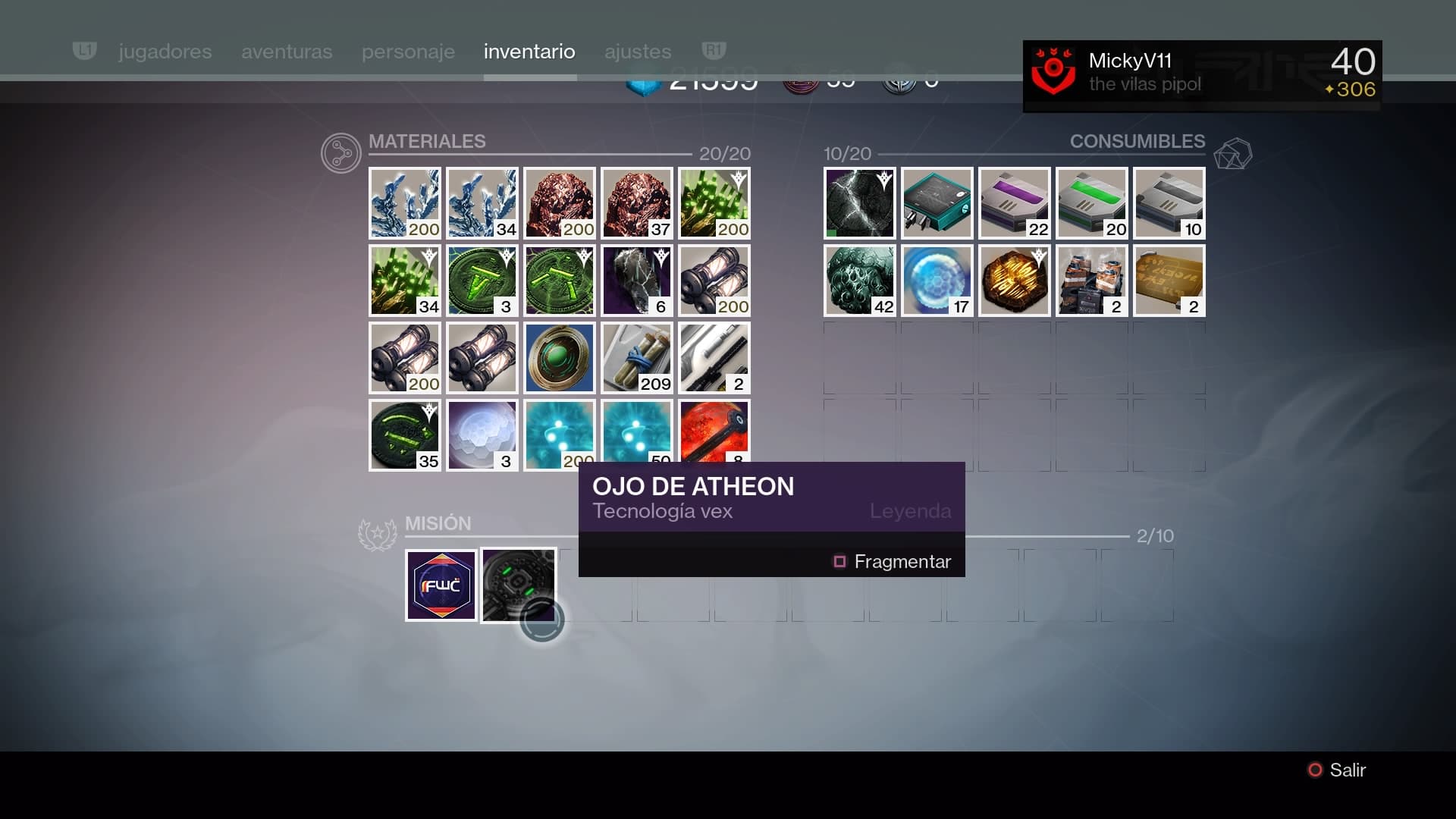
Task: Choose the dark green orb cluster stack of 42
Action: point(860,281)
